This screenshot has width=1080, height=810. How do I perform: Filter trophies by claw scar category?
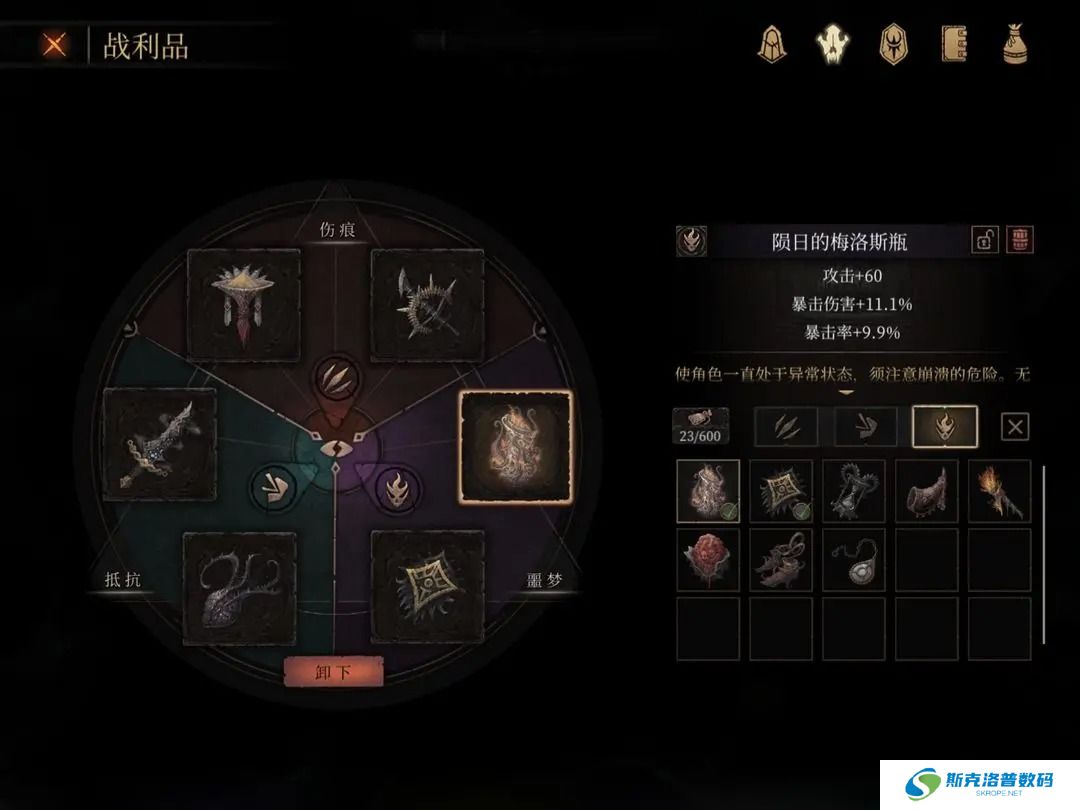click(785, 427)
